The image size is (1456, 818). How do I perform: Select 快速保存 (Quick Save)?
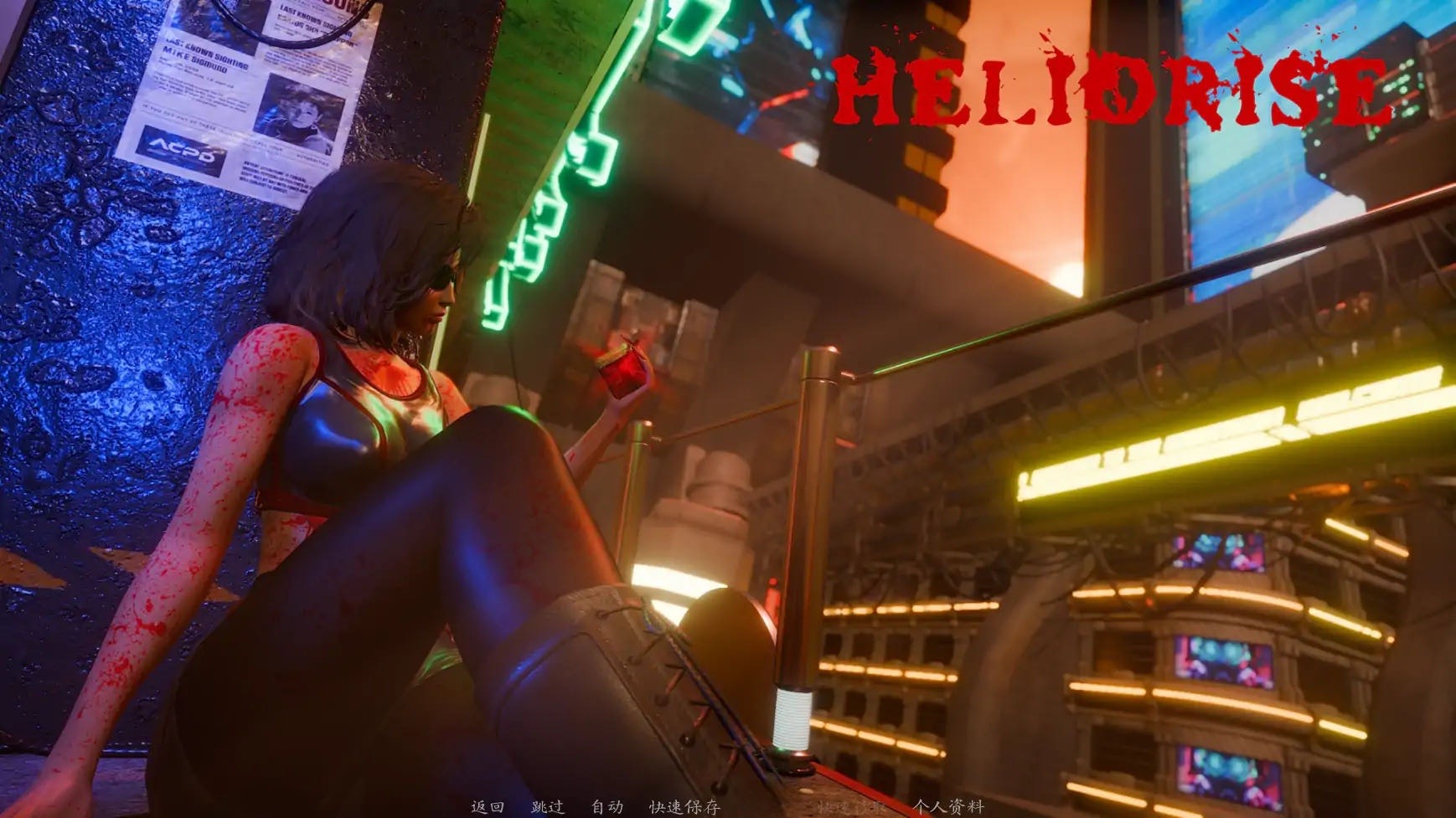[684, 807]
